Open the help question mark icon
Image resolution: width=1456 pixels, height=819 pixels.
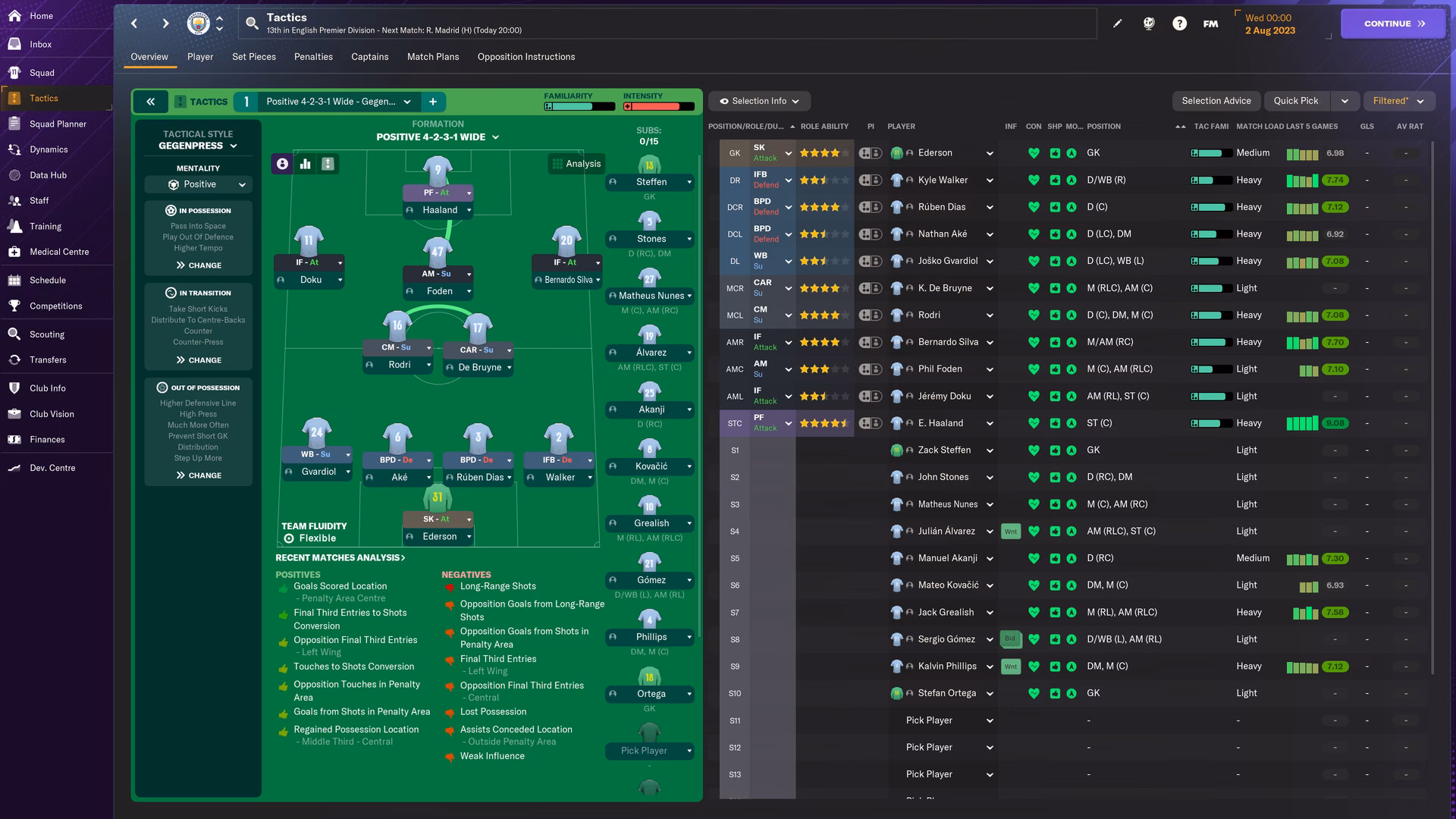(1180, 24)
